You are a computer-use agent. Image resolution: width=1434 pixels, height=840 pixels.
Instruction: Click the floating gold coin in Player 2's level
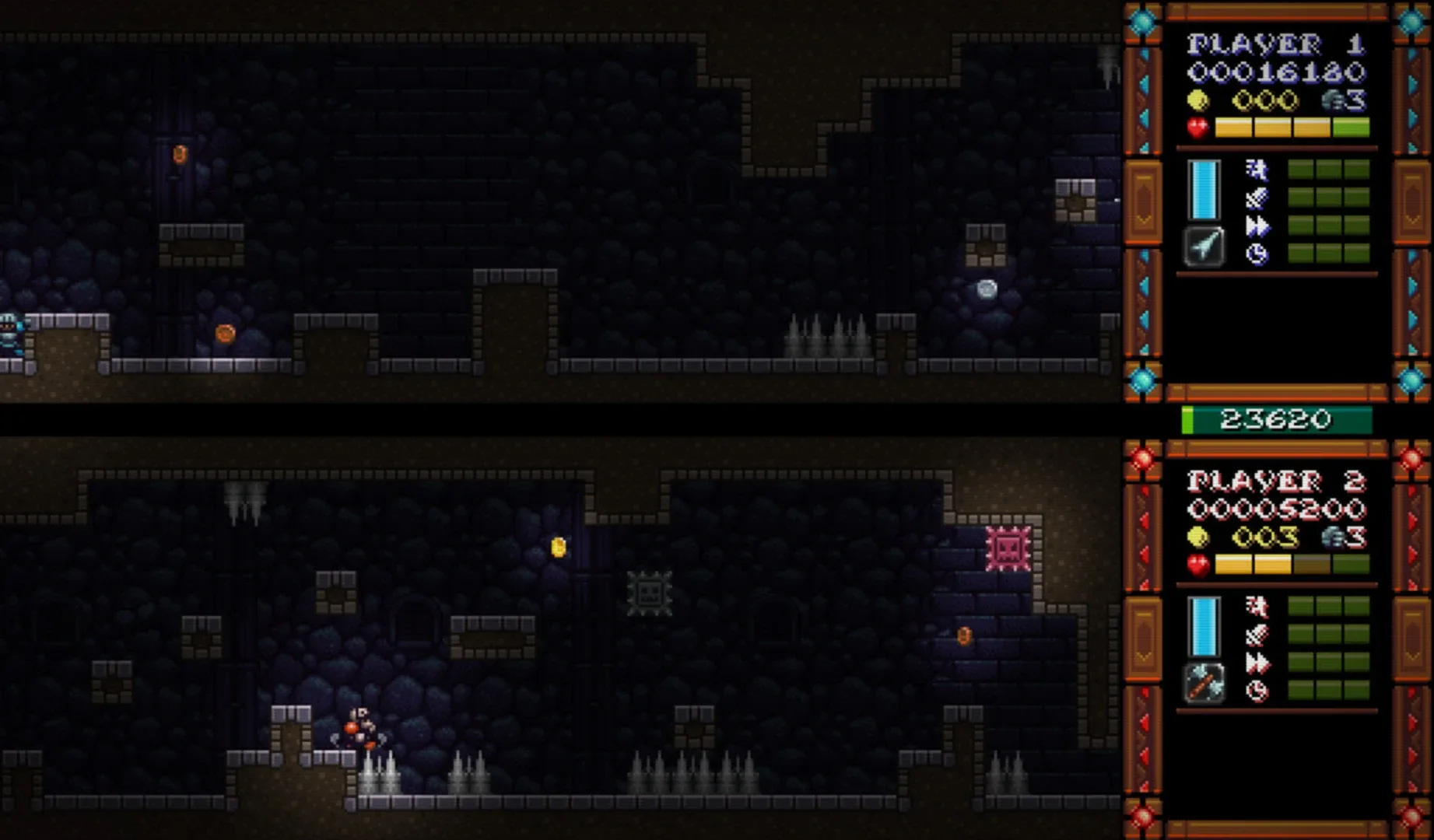coord(558,548)
